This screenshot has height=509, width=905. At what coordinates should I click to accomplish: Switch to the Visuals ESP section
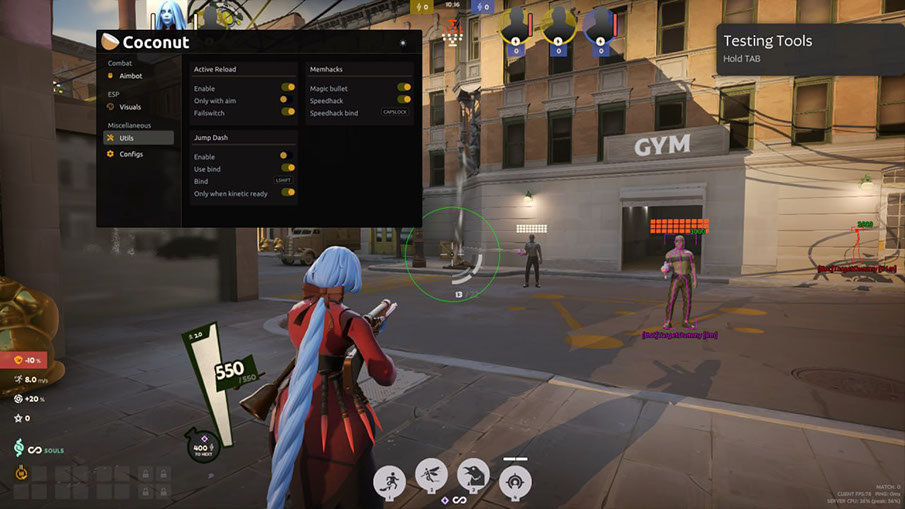point(130,107)
